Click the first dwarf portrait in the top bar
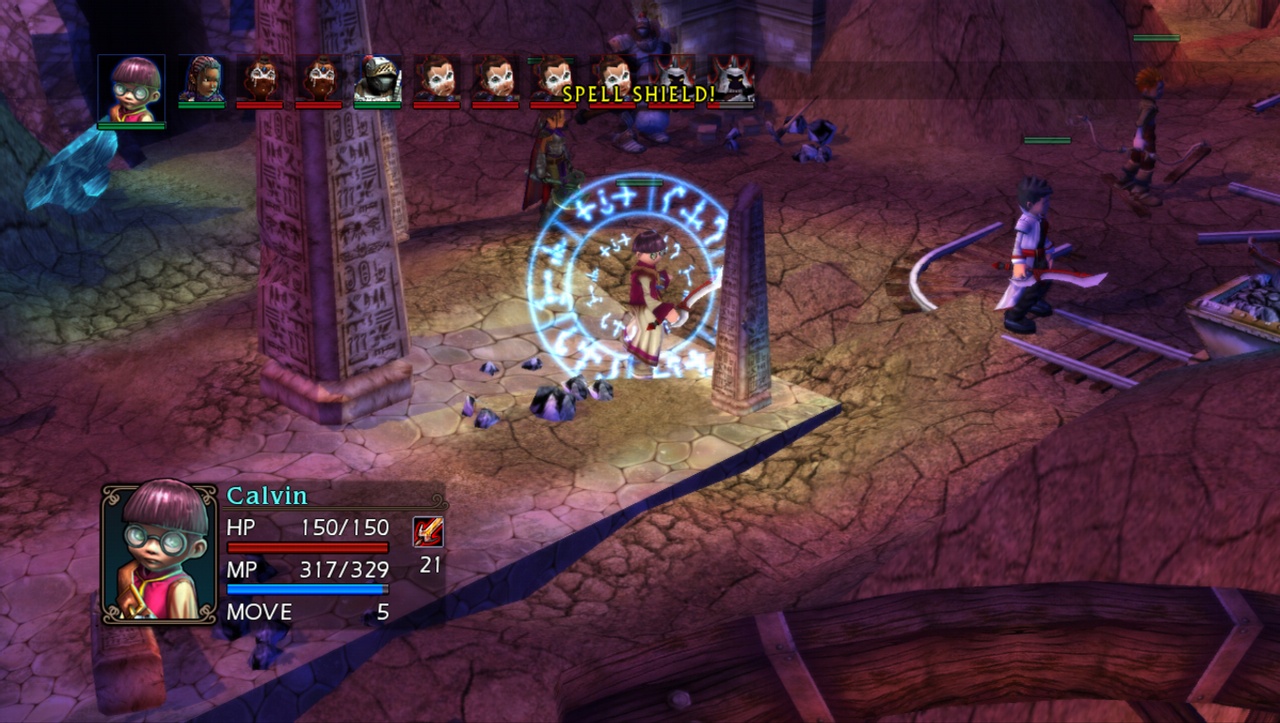This screenshot has height=723, width=1280. click(260, 80)
